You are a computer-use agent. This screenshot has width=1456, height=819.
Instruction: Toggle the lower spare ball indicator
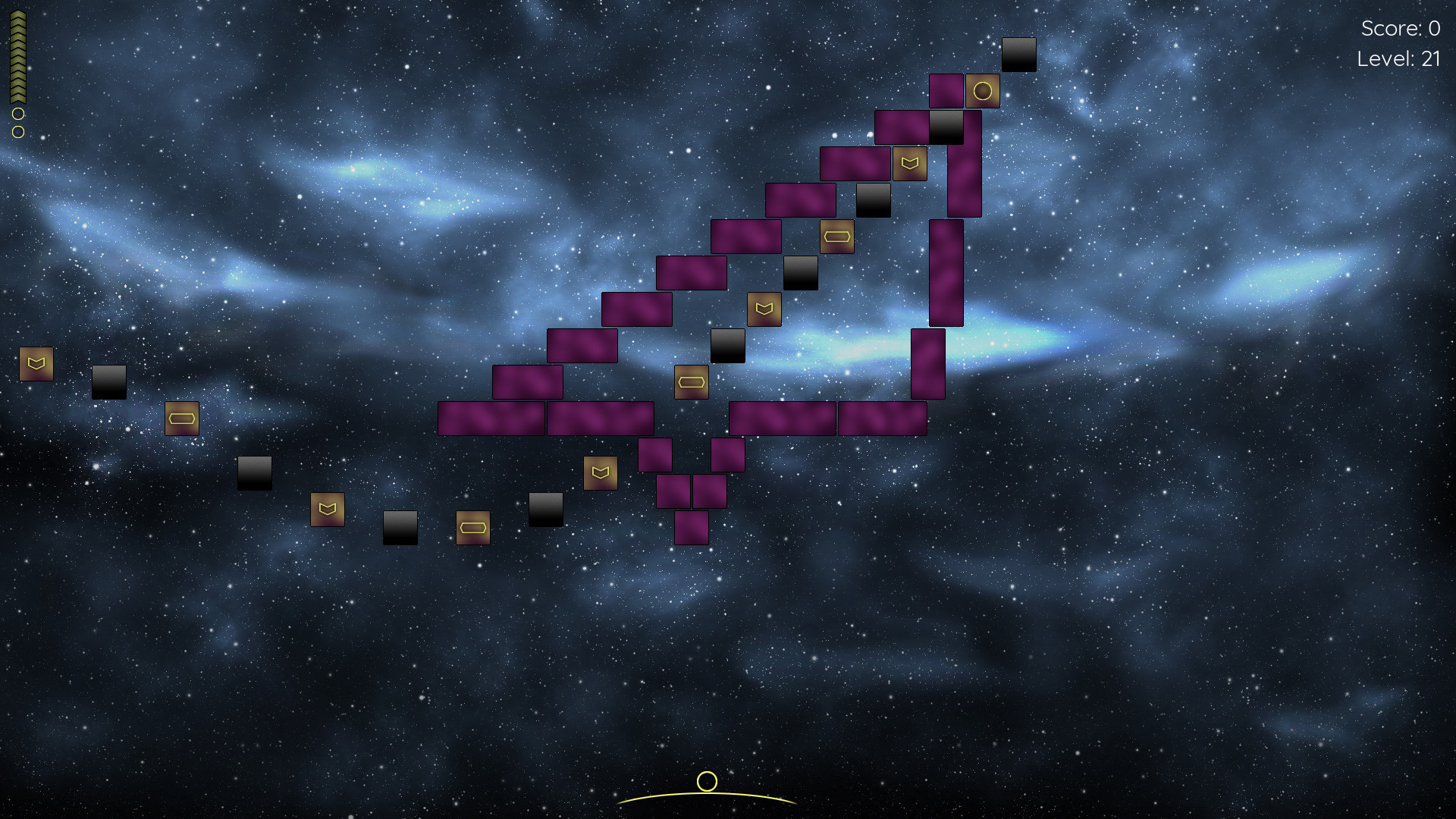coord(17,132)
